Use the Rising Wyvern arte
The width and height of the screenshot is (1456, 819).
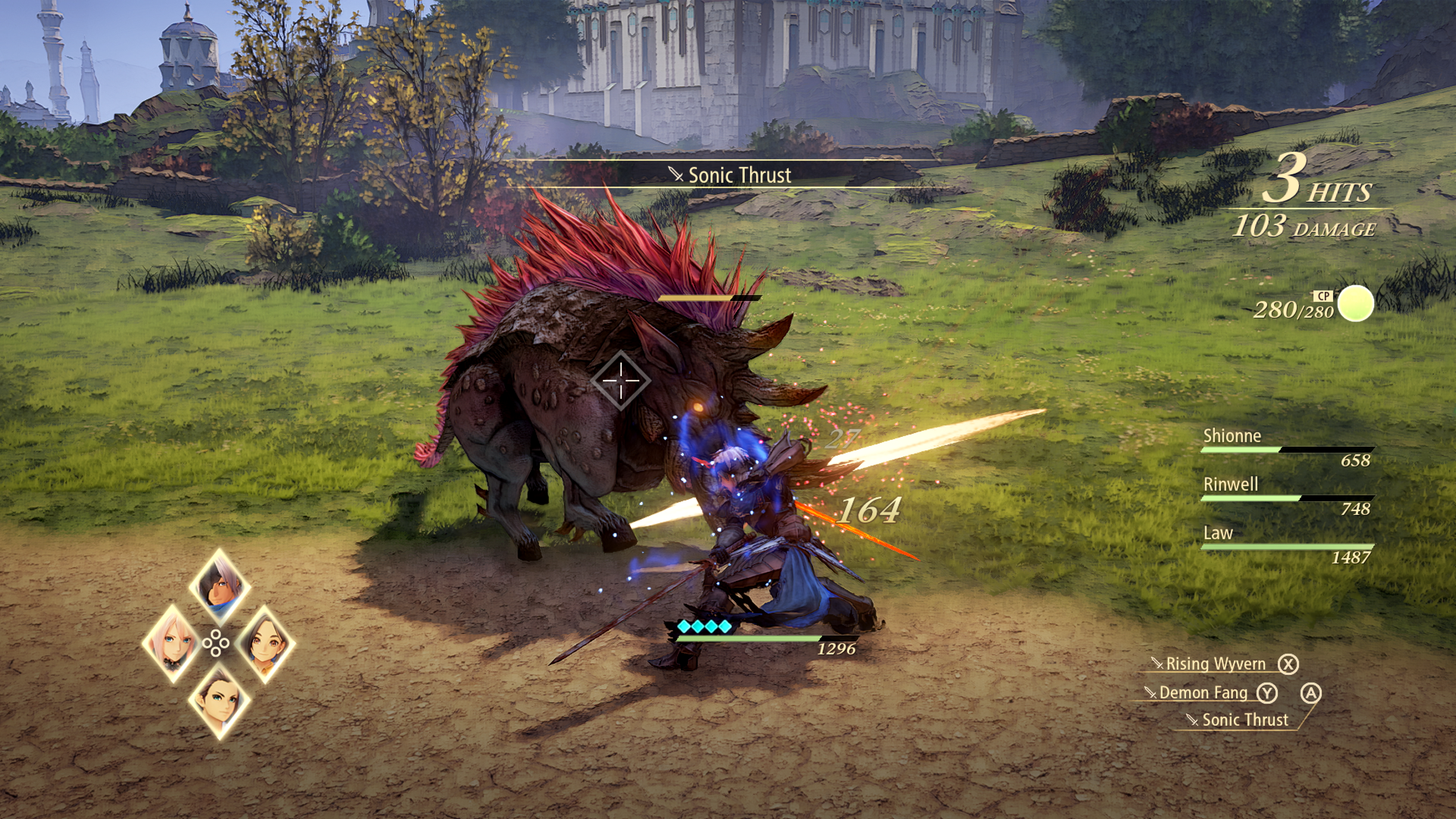tap(1215, 664)
